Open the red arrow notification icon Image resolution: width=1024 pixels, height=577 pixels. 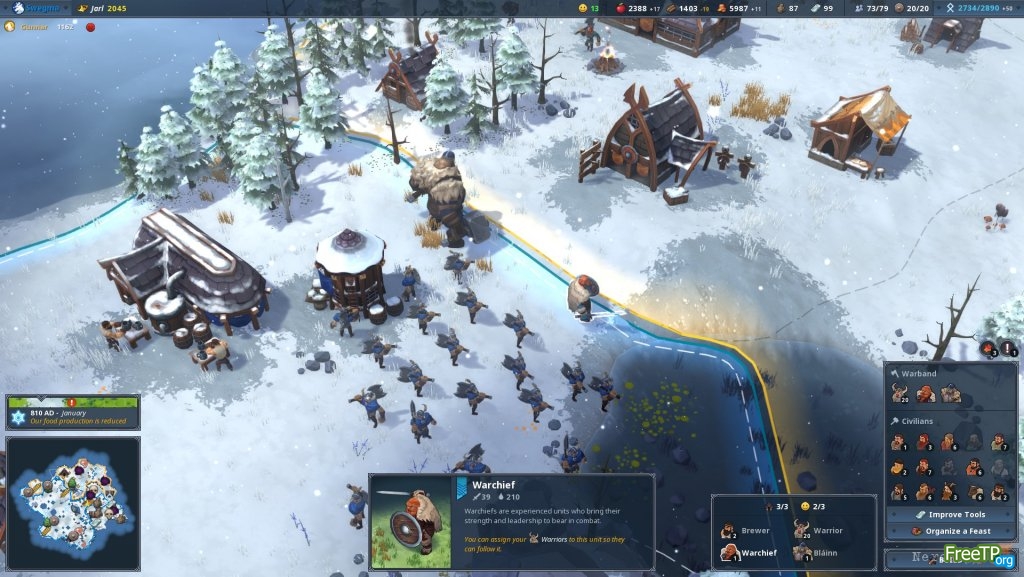coord(989,348)
